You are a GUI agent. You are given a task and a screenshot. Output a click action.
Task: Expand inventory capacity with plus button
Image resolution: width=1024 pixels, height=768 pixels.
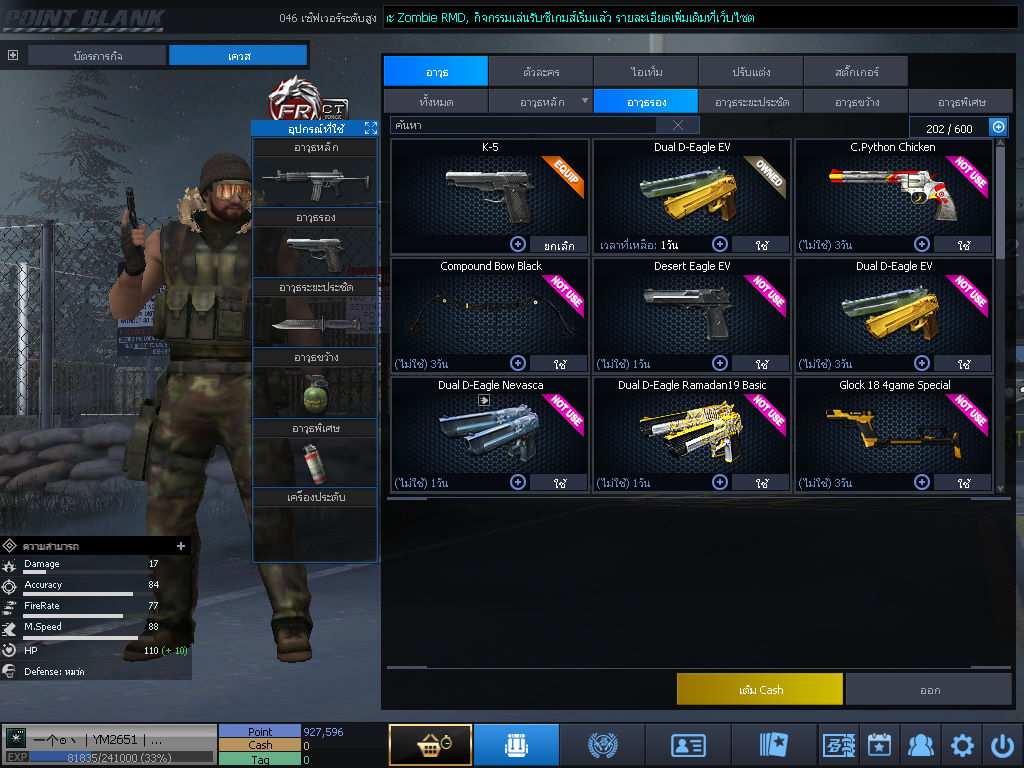click(x=998, y=127)
